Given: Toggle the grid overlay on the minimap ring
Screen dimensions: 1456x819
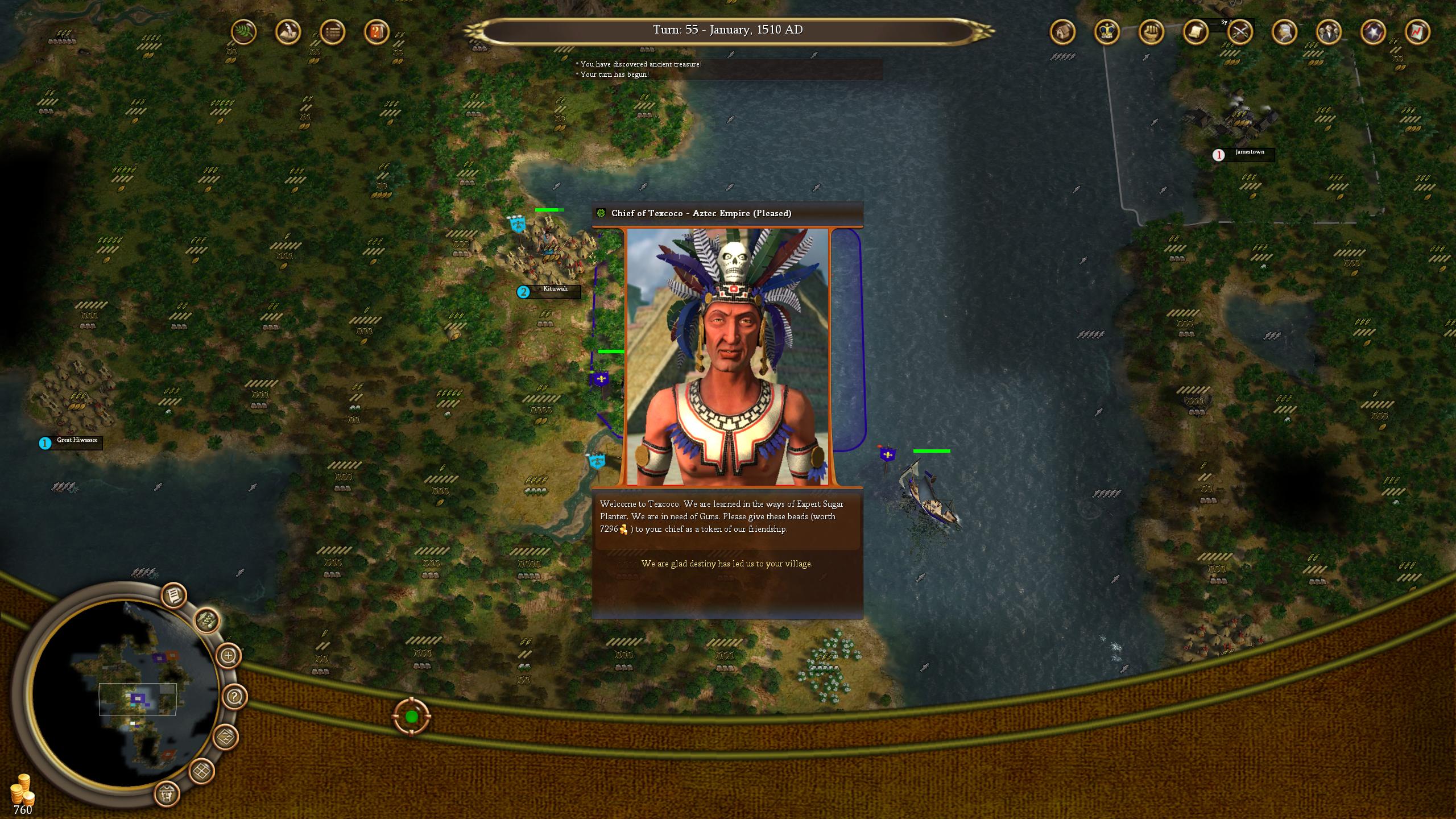Looking at the screenshot, I should pos(201,771).
